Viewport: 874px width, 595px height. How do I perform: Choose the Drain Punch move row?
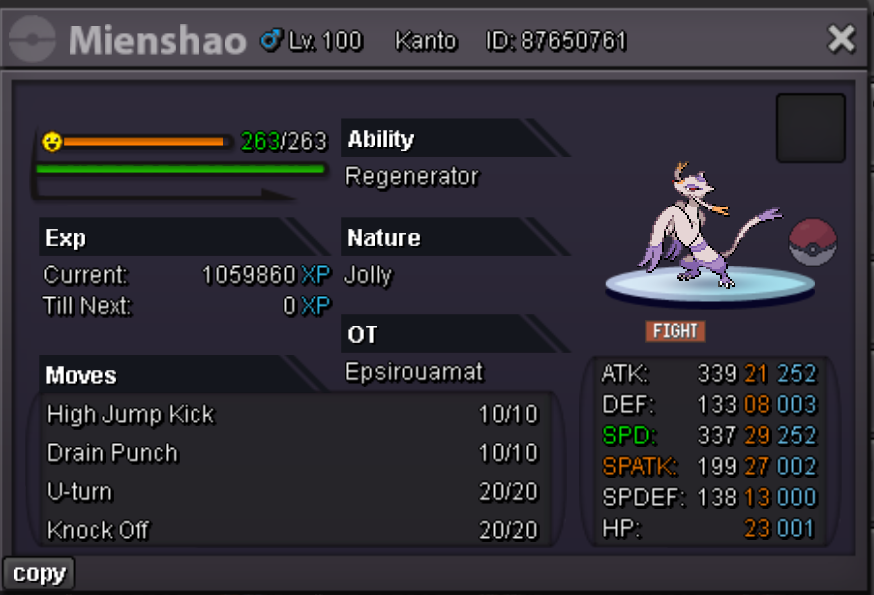(292, 453)
